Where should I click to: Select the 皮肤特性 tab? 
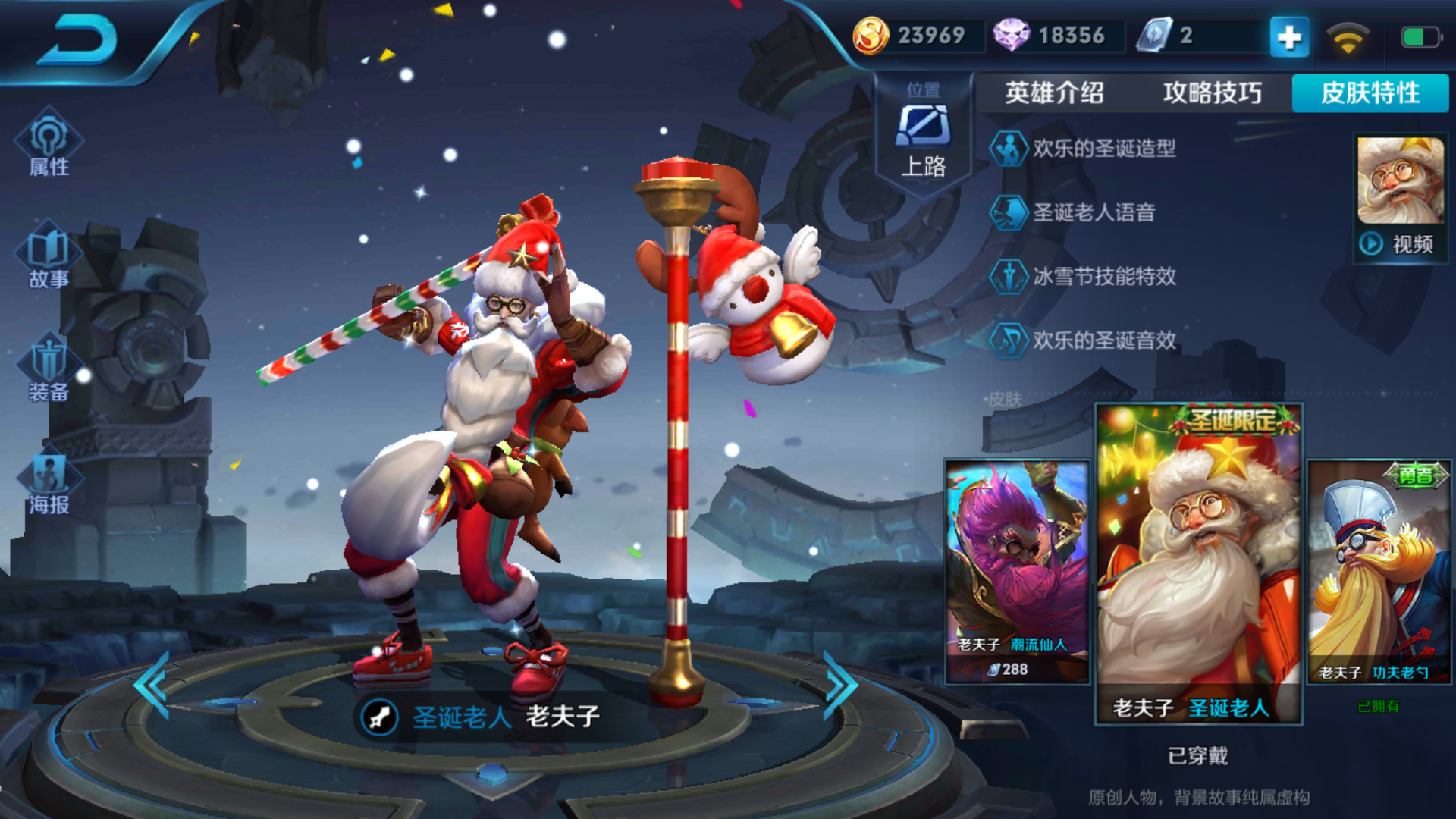click(1370, 93)
